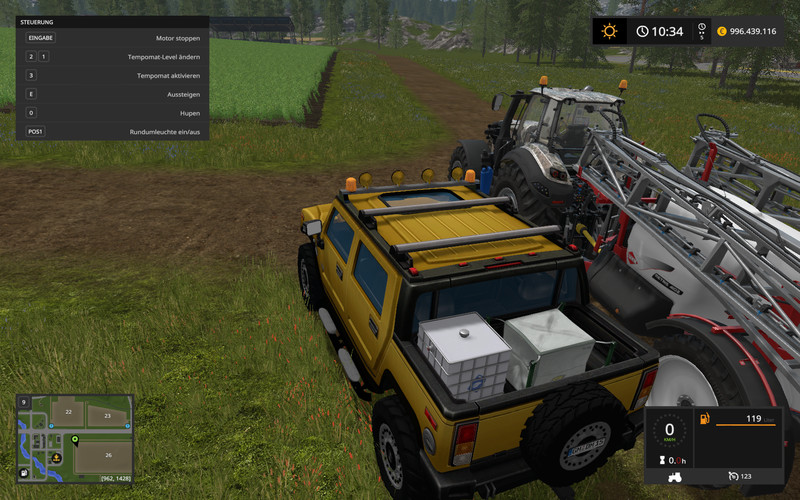Click the green player position marker
The width and height of the screenshot is (800, 500).
[x=75, y=440]
